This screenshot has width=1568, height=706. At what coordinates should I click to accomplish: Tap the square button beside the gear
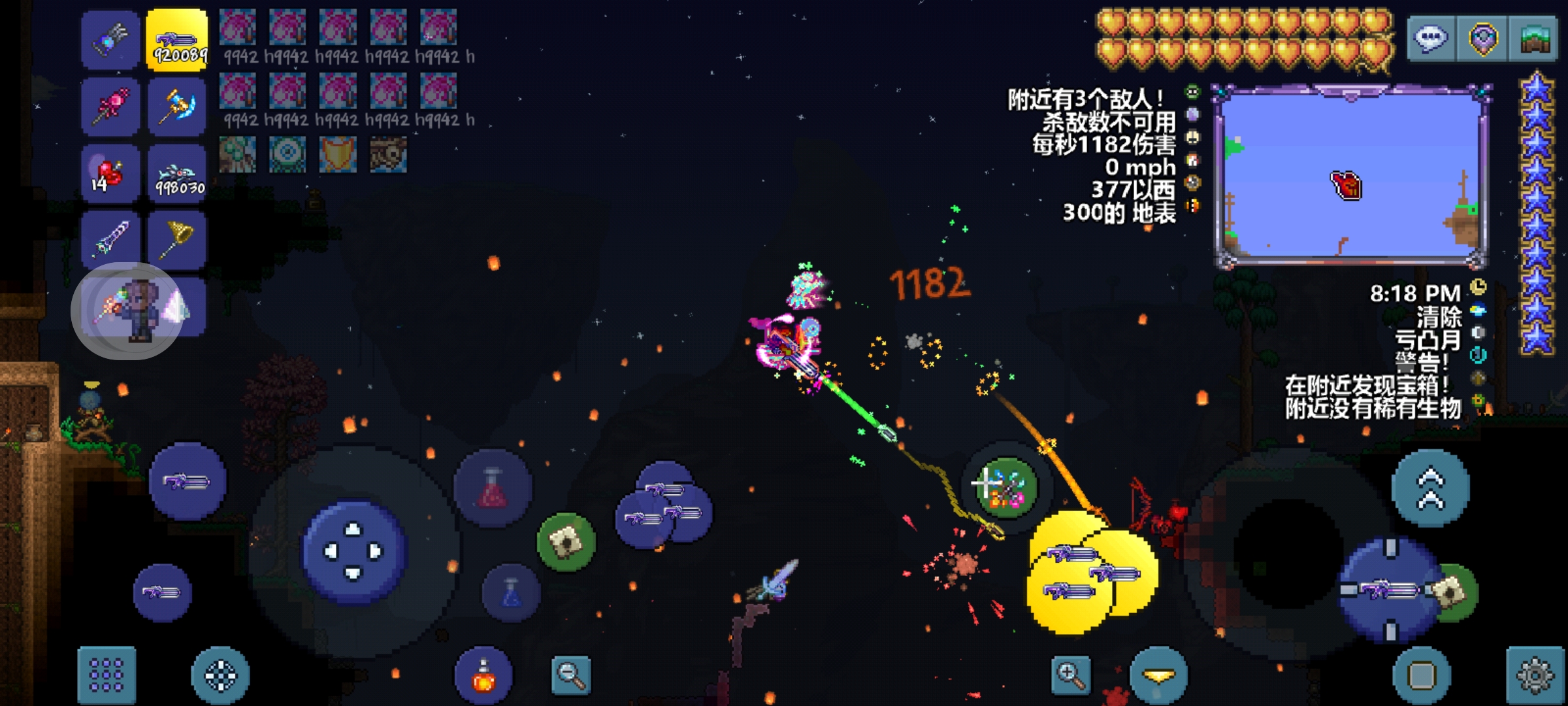click(x=1422, y=675)
